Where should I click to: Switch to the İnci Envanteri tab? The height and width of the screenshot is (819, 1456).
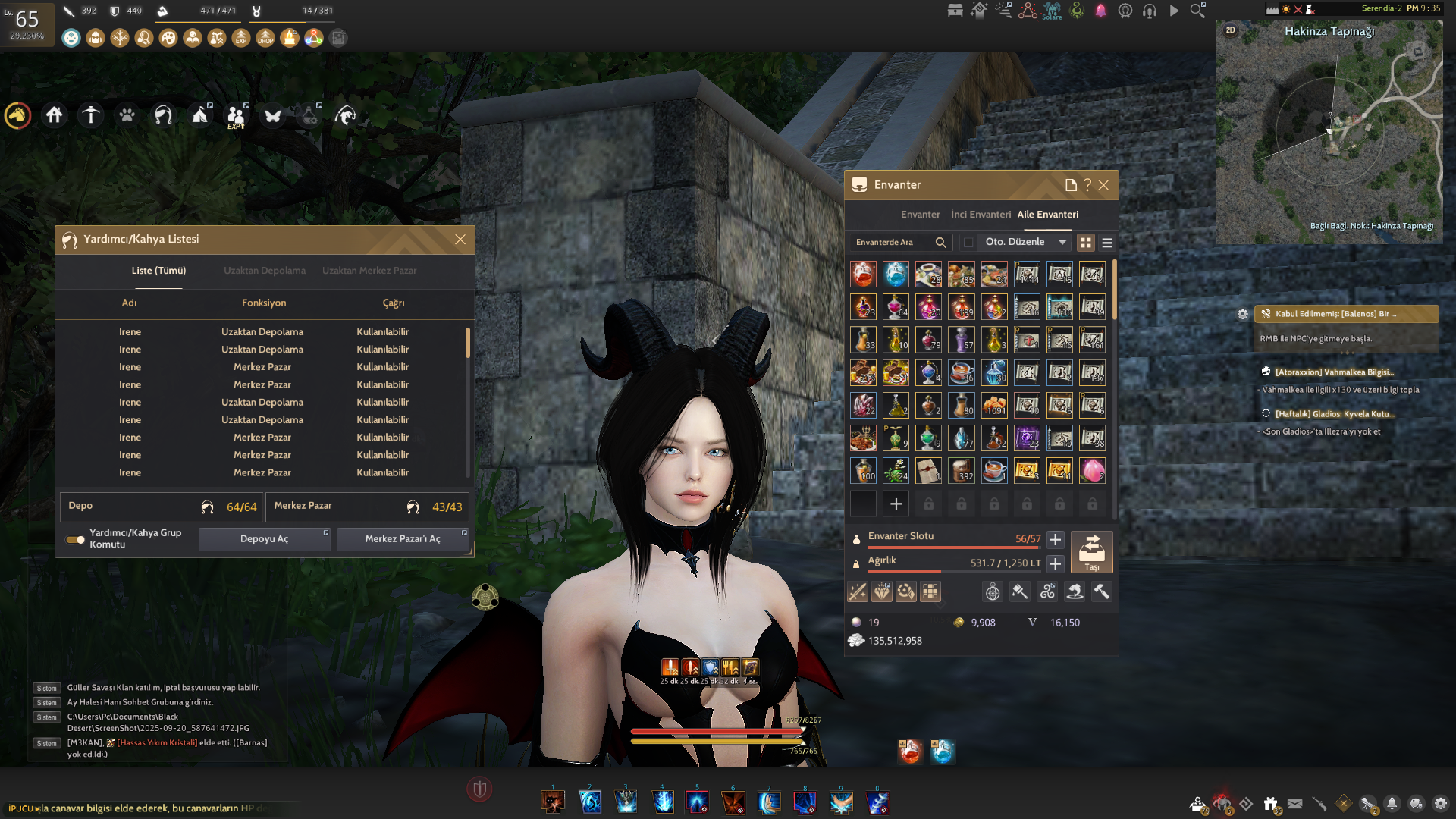[981, 215]
